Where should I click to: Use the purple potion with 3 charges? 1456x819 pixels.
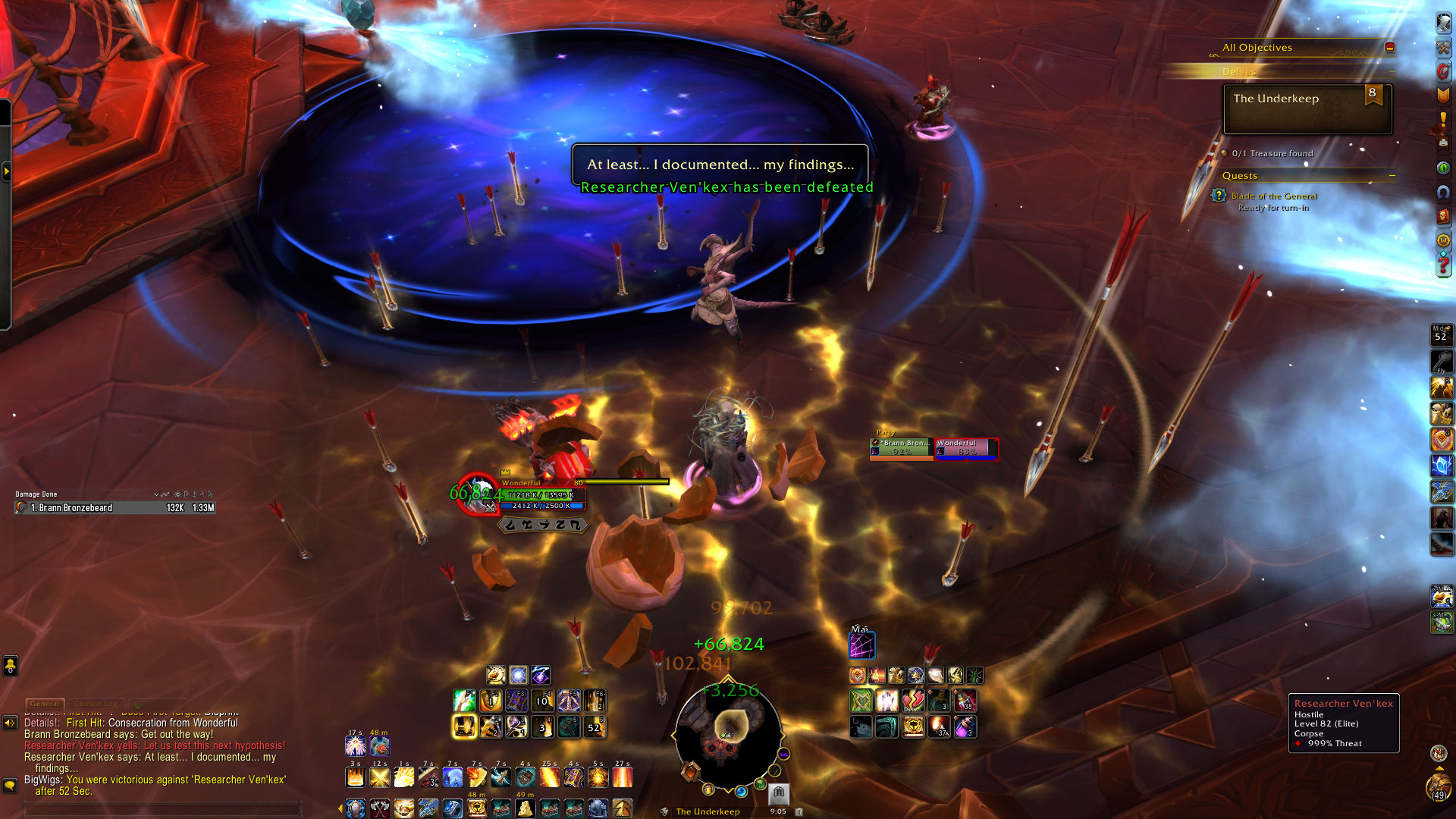click(x=965, y=727)
